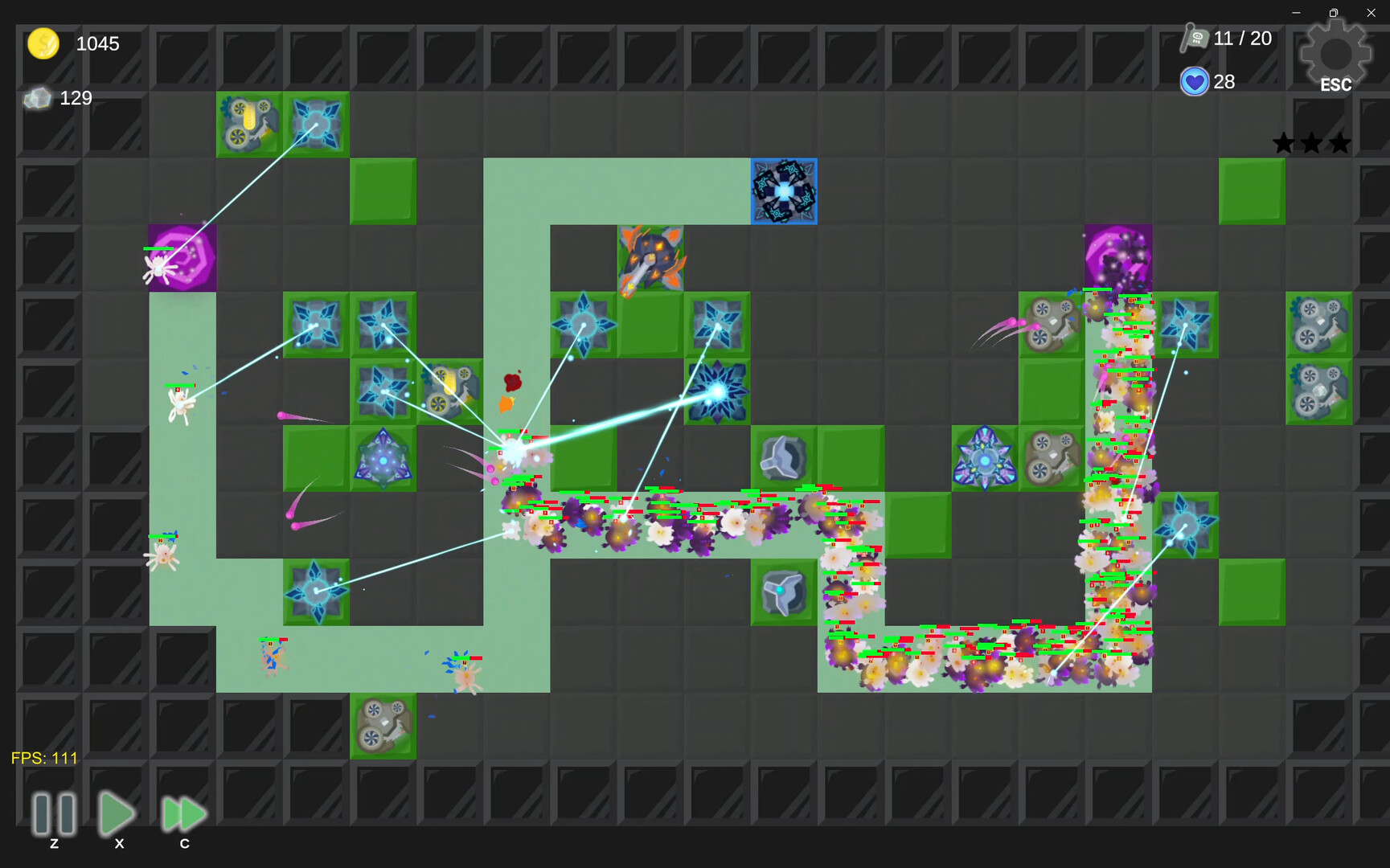Click the gold amount 1045 display
Viewport: 1390px width, 868px height.
click(97, 44)
